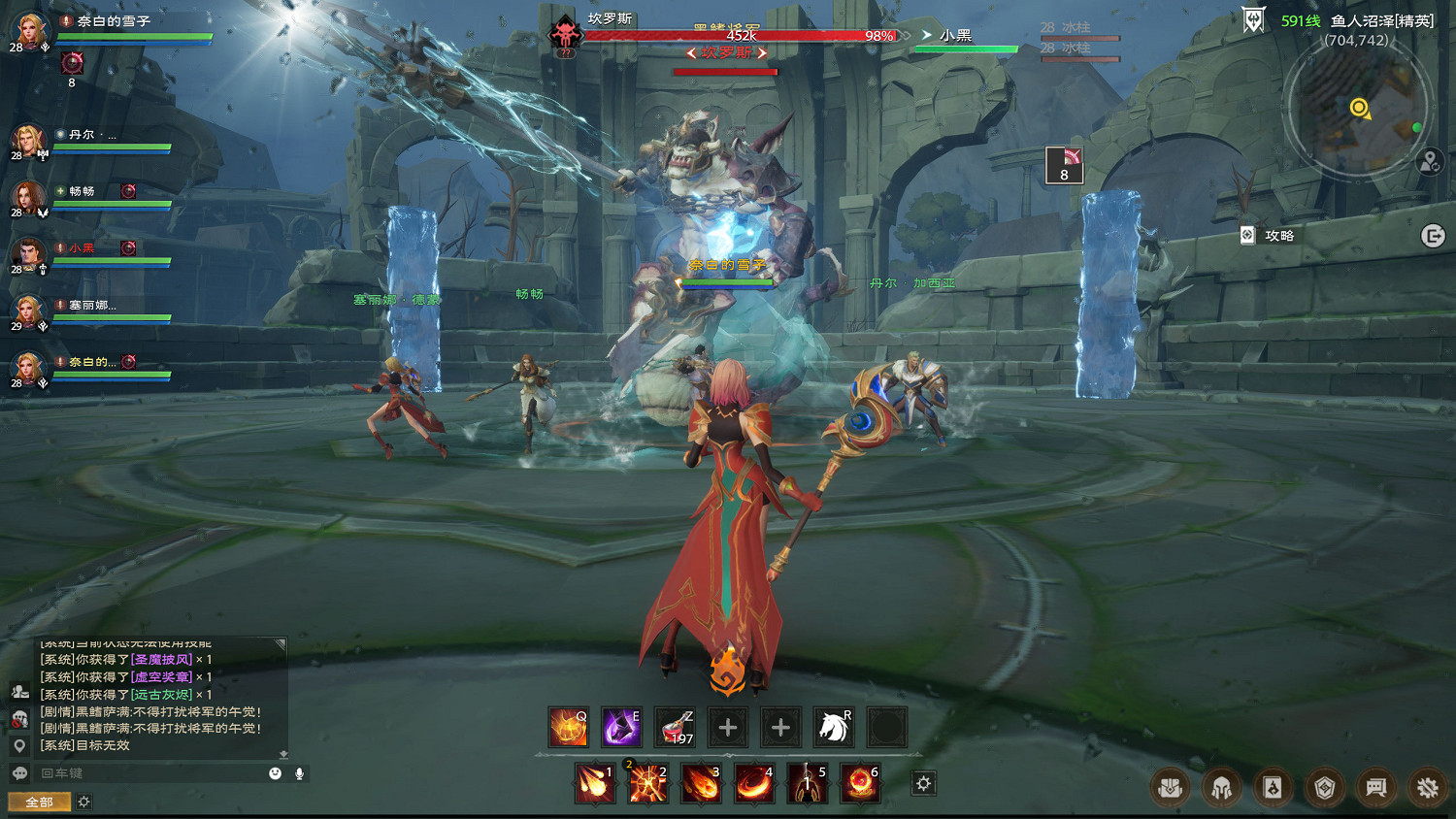Open skill bar settings gear beside slot 6
1456x819 pixels.
[x=923, y=783]
